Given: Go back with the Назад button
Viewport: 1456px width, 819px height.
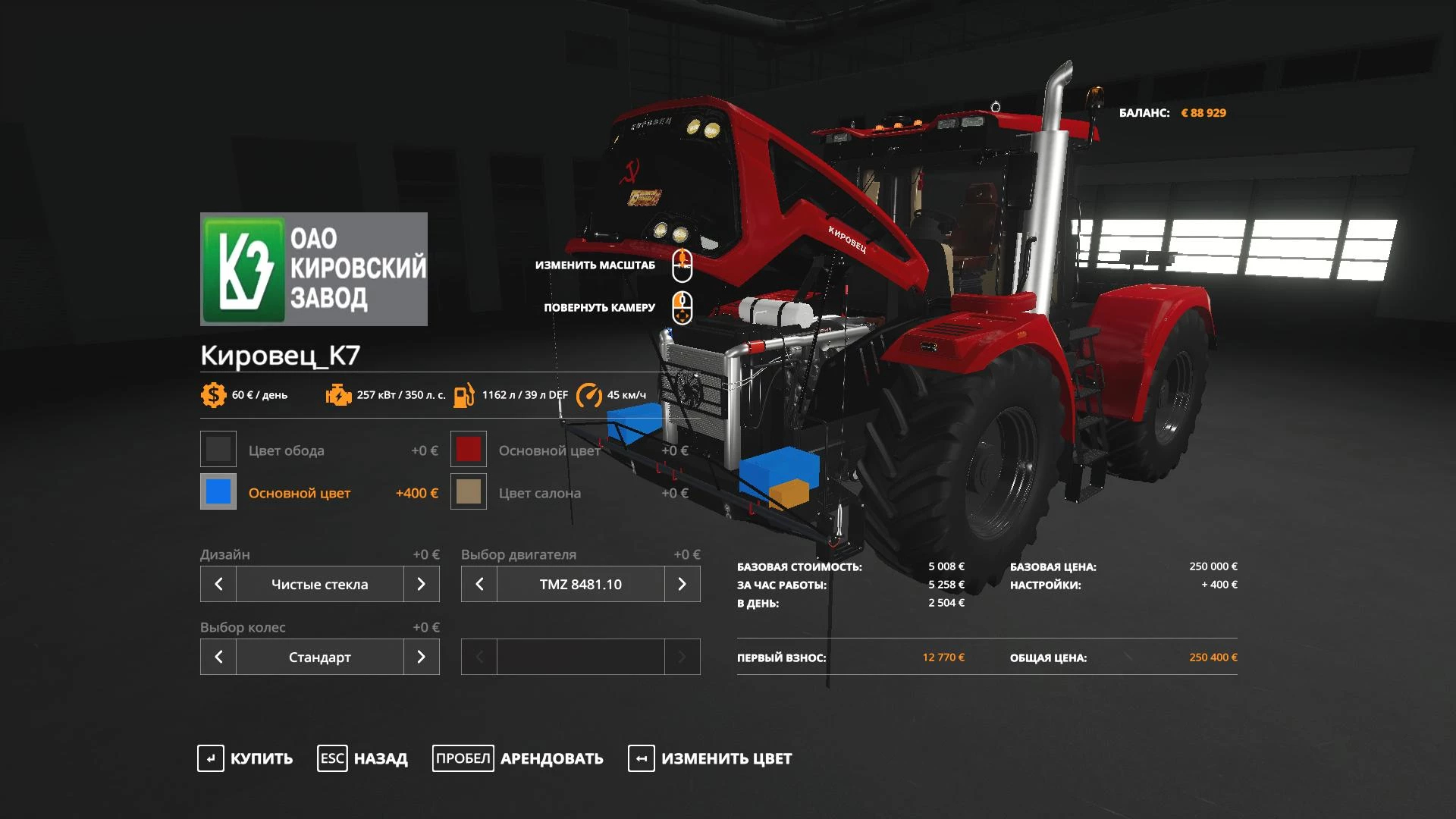Looking at the screenshot, I should [x=362, y=758].
